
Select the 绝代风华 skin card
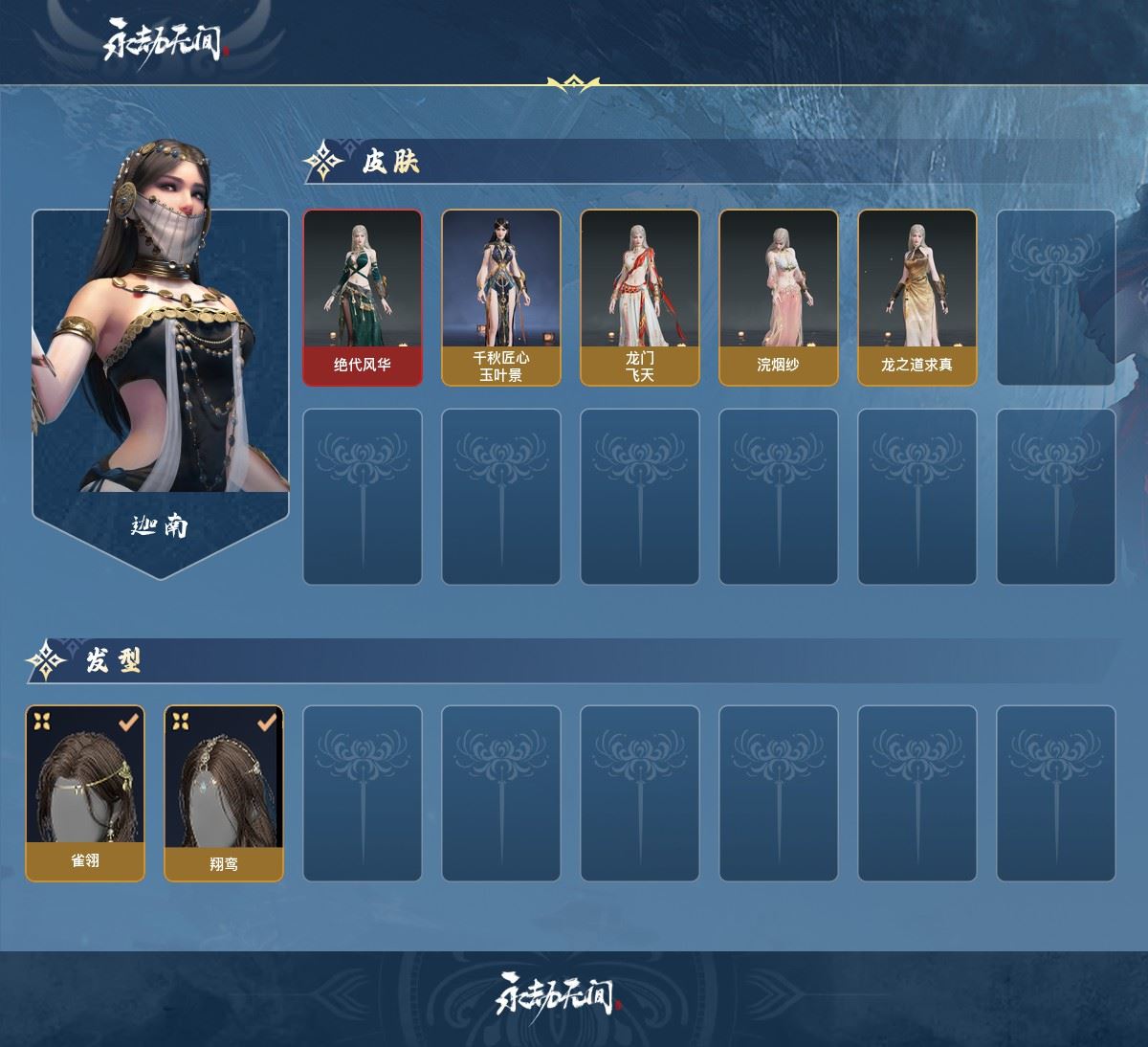coord(363,298)
